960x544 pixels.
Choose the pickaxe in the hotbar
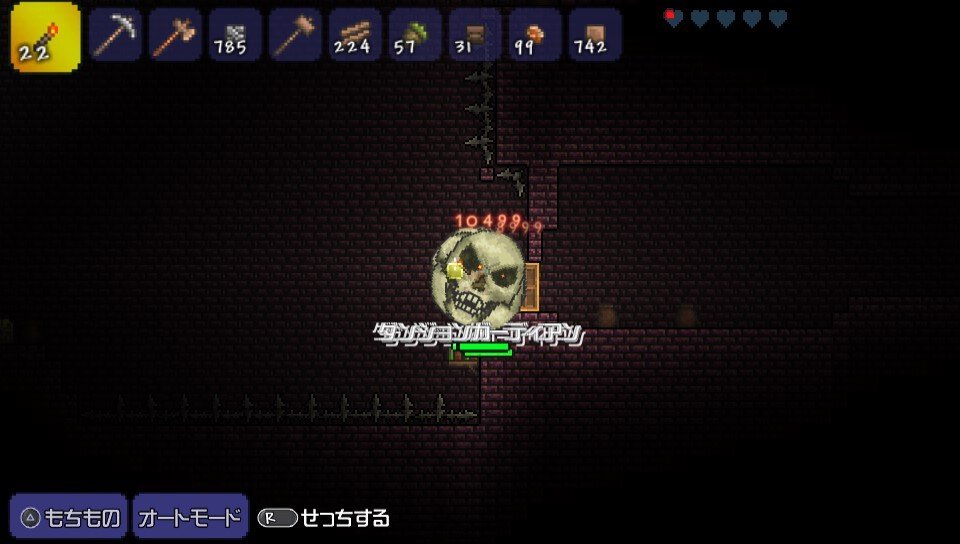[x=115, y=35]
